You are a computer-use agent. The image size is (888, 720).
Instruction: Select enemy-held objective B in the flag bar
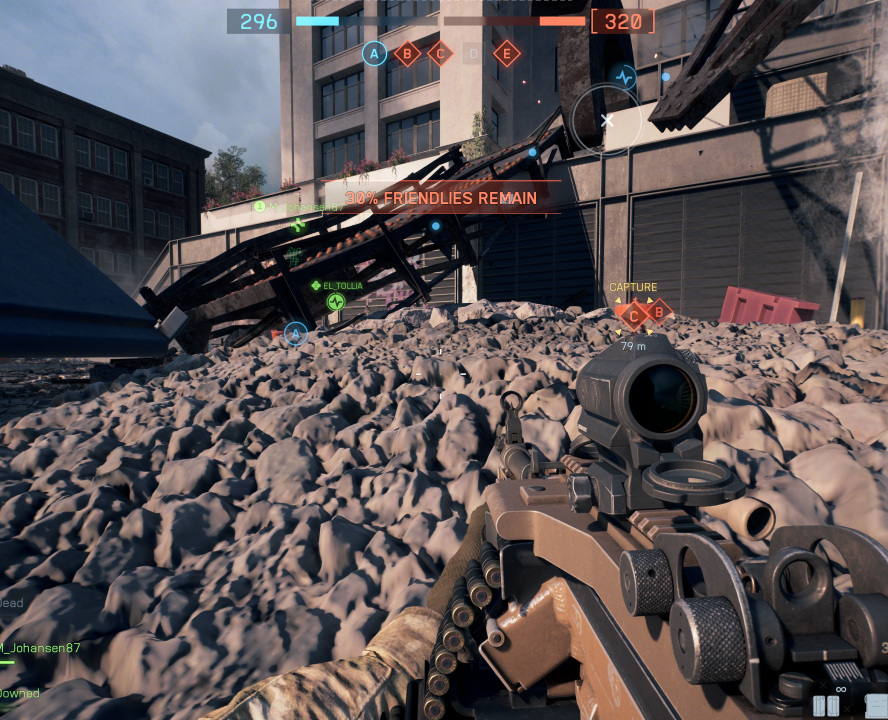coord(407,53)
